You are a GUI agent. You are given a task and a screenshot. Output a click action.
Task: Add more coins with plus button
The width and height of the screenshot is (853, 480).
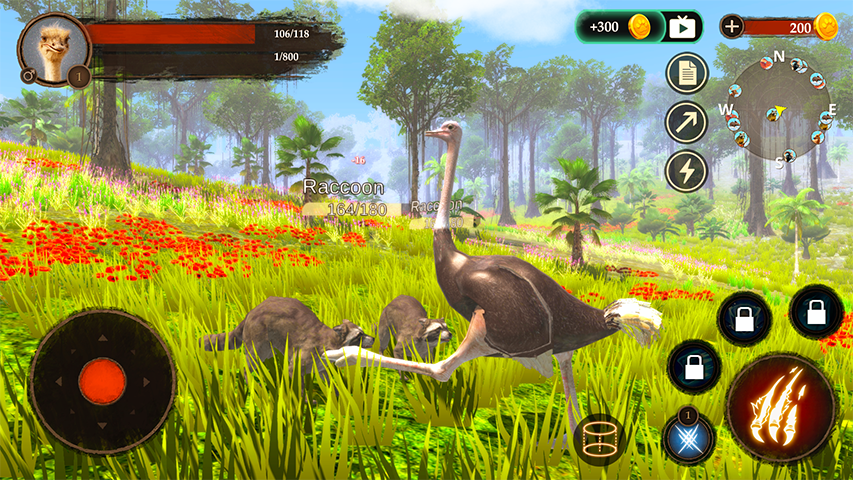(733, 27)
